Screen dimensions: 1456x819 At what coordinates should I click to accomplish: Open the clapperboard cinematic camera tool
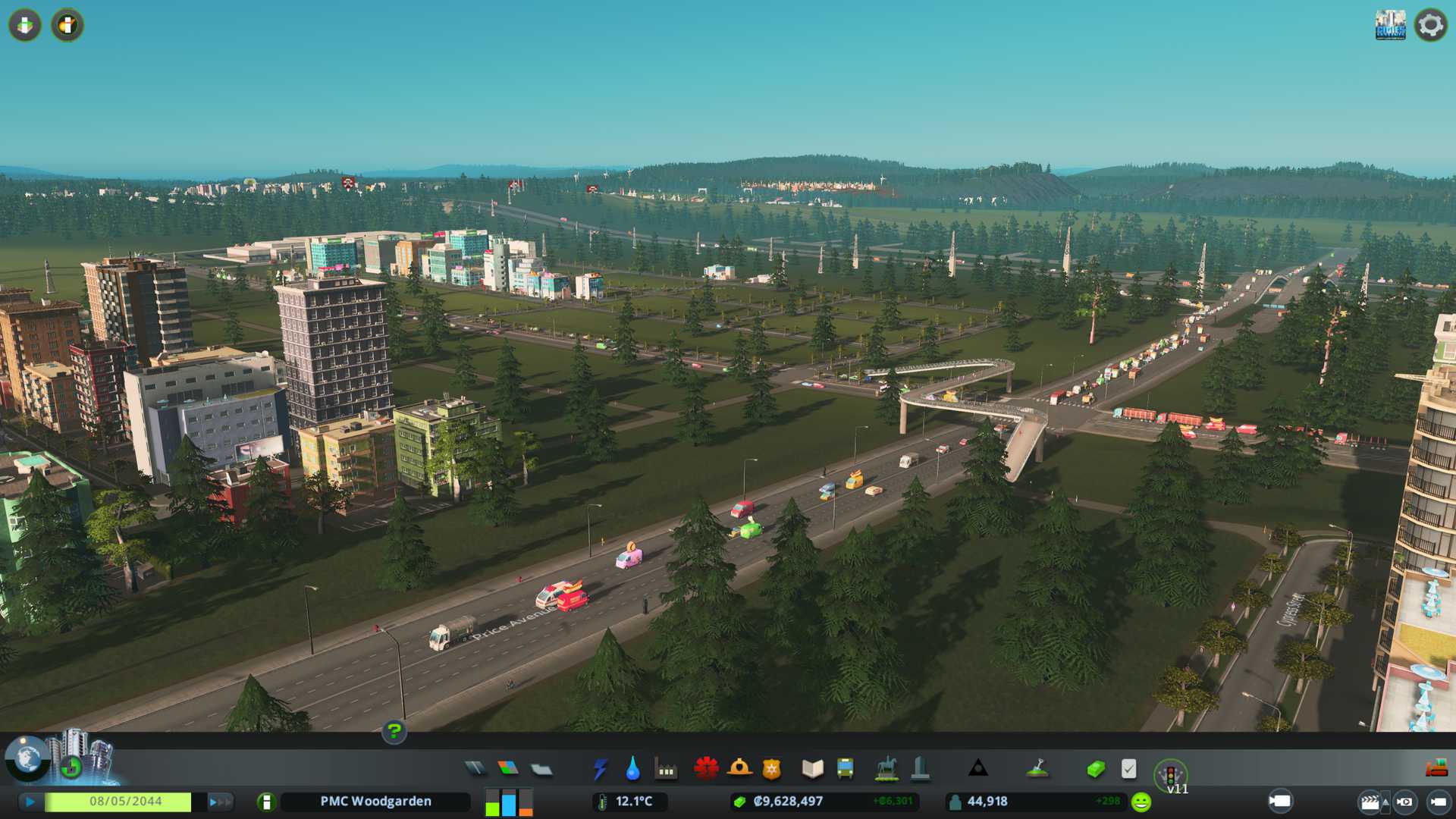tap(1370, 802)
